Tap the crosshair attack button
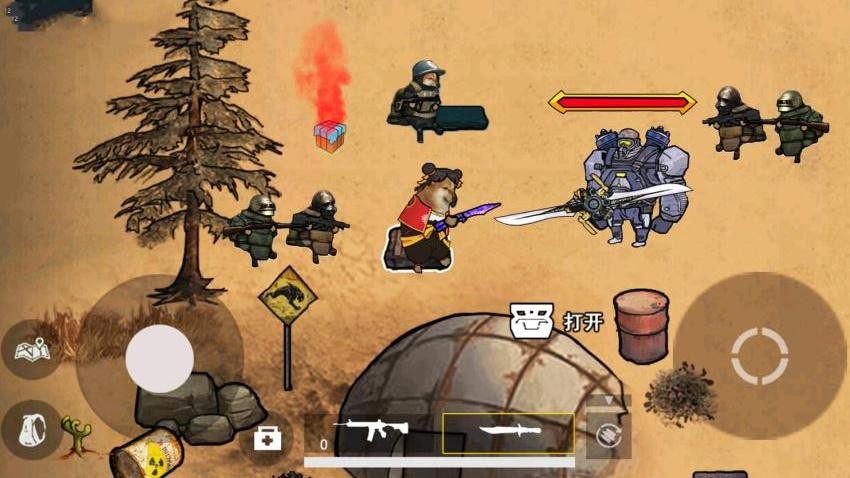Image resolution: width=850 pixels, height=478 pixels. pos(760,355)
